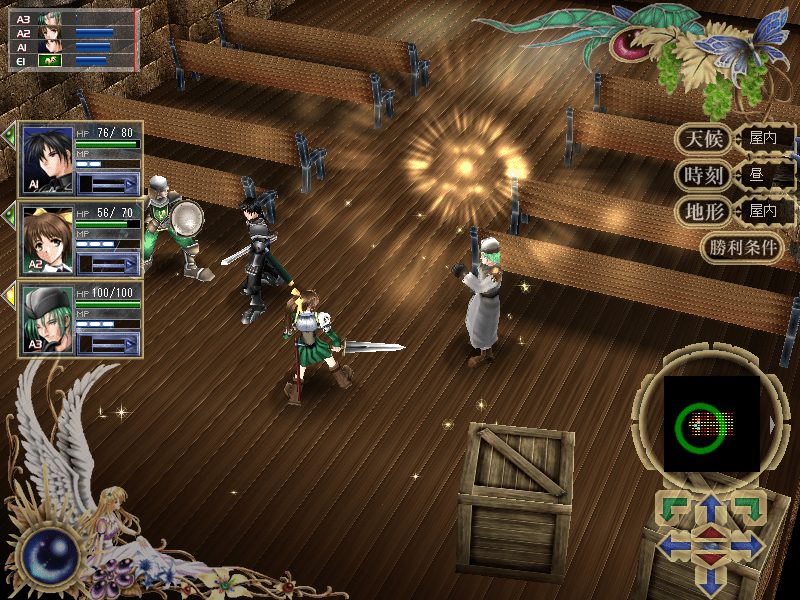This screenshot has height=600, width=800.
Task: Click the green arrow tab beside A1
Action: 9,135
